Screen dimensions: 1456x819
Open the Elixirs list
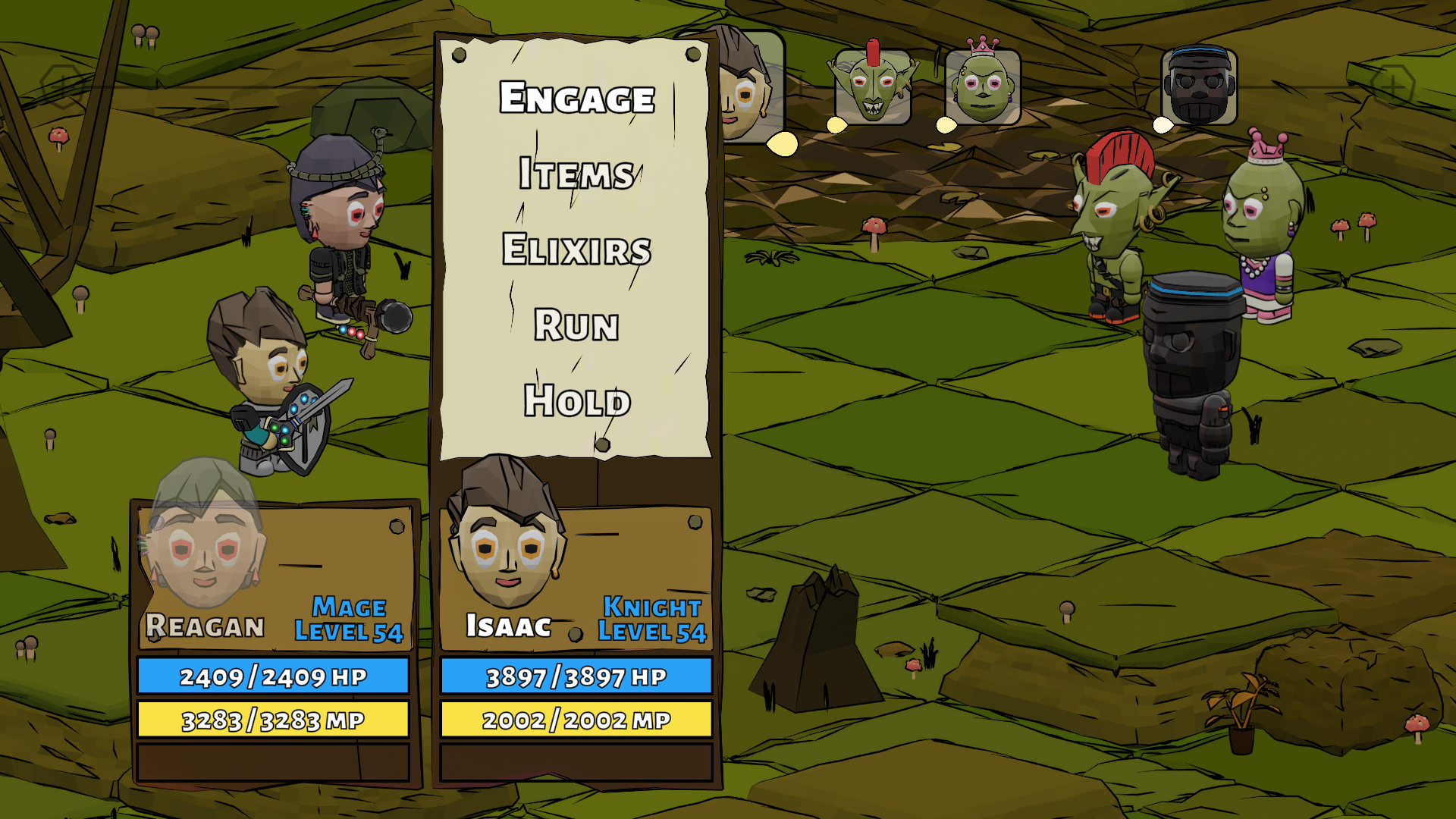576,249
